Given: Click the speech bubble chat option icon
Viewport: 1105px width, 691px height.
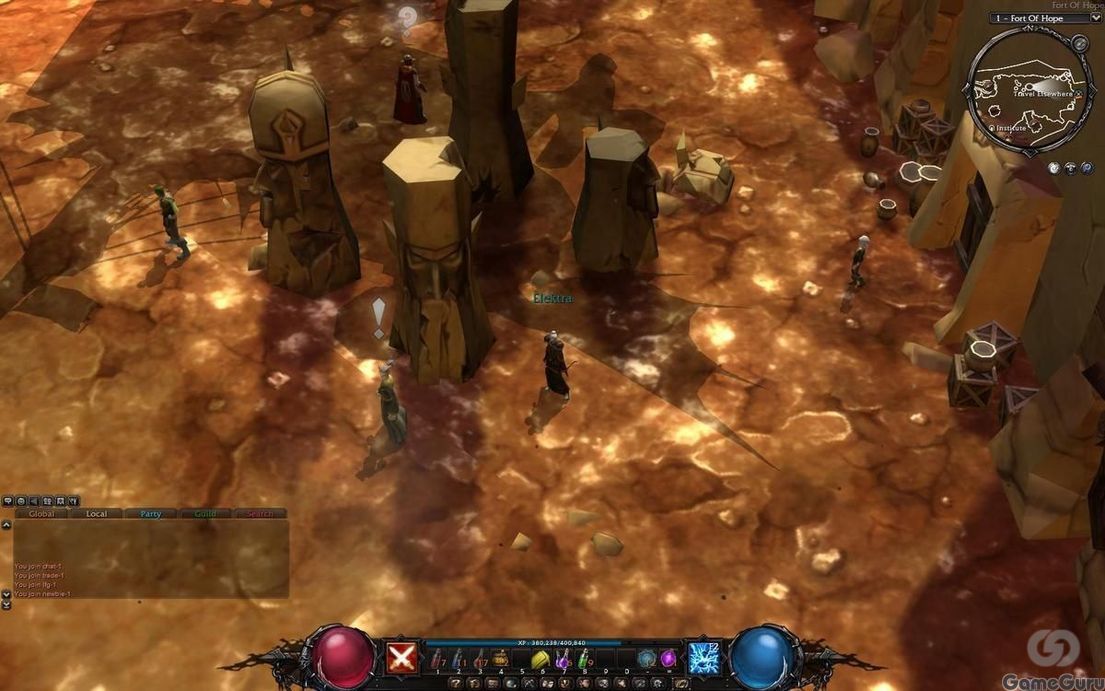Looking at the screenshot, I should (x=8, y=500).
